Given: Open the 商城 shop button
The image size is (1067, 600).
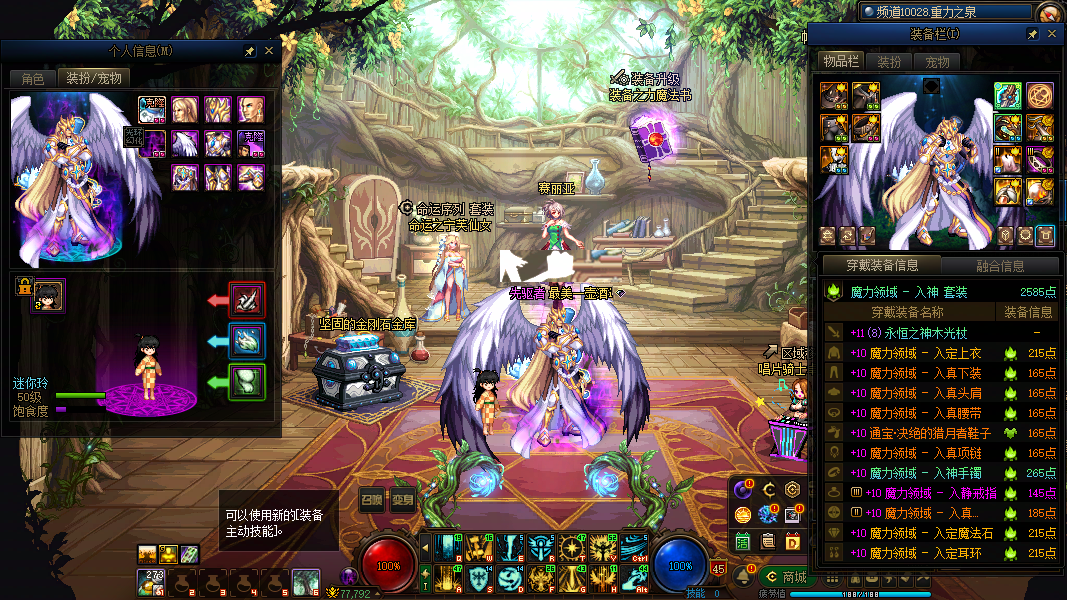Looking at the screenshot, I should (785, 577).
